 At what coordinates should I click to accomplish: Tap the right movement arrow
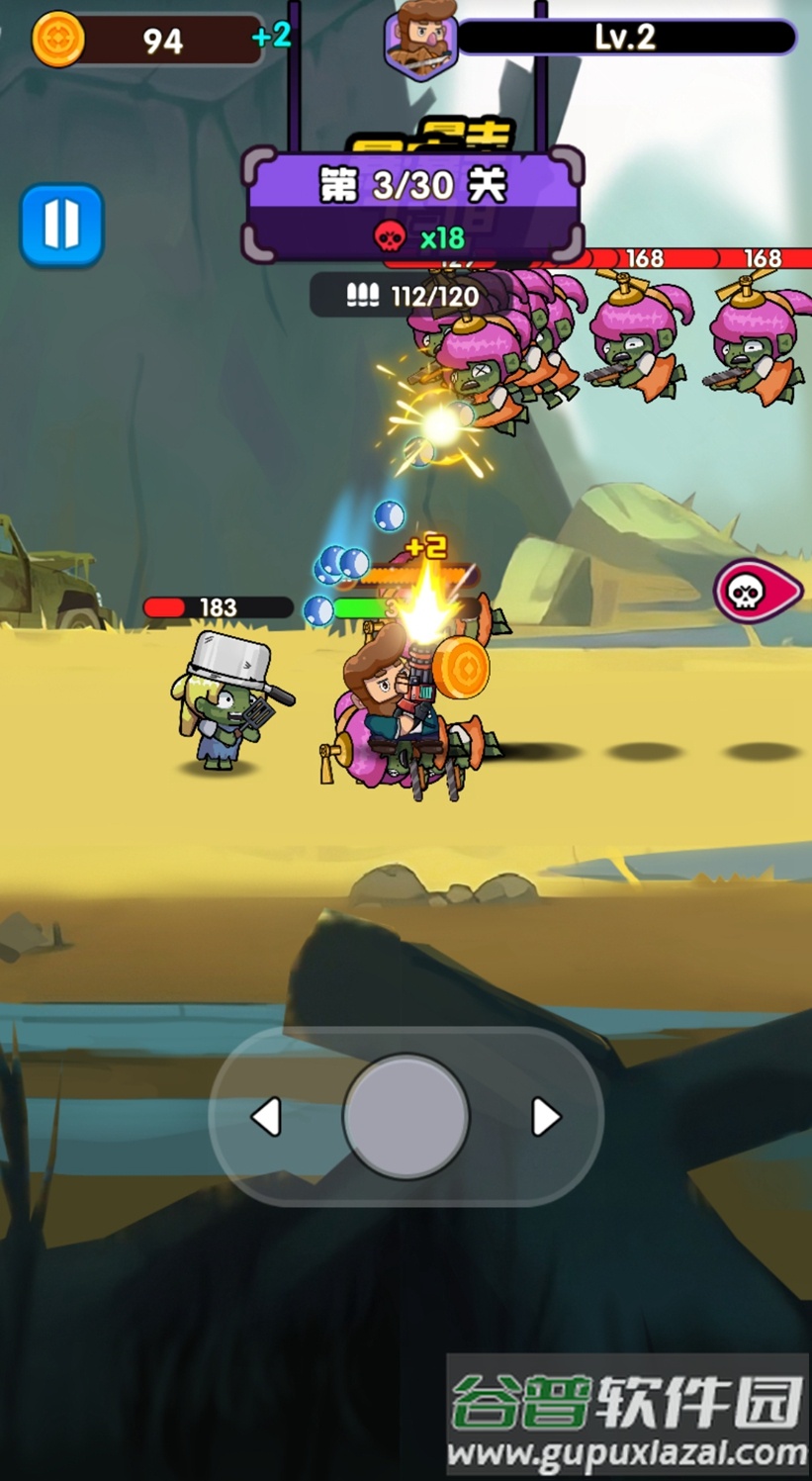[x=545, y=1117]
